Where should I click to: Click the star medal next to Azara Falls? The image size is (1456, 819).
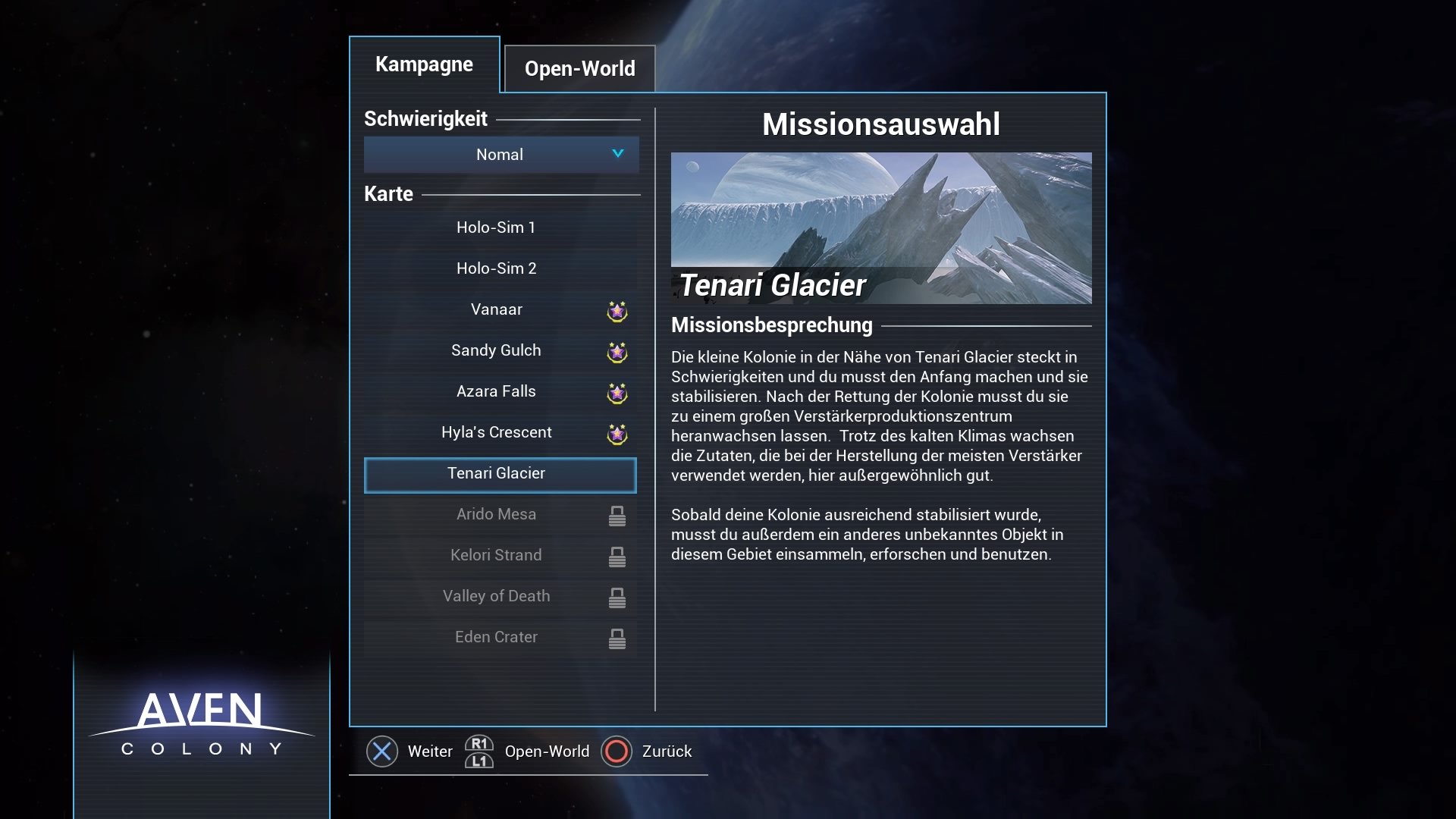617,394
